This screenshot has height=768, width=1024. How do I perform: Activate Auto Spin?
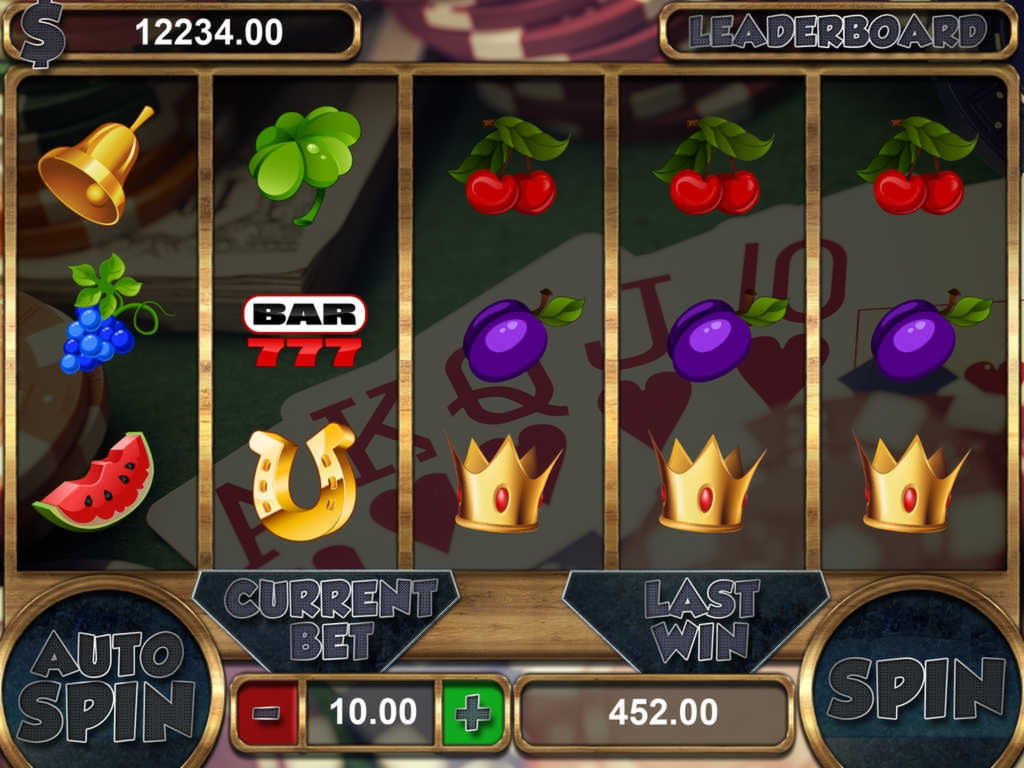pyautogui.click(x=108, y=687)
